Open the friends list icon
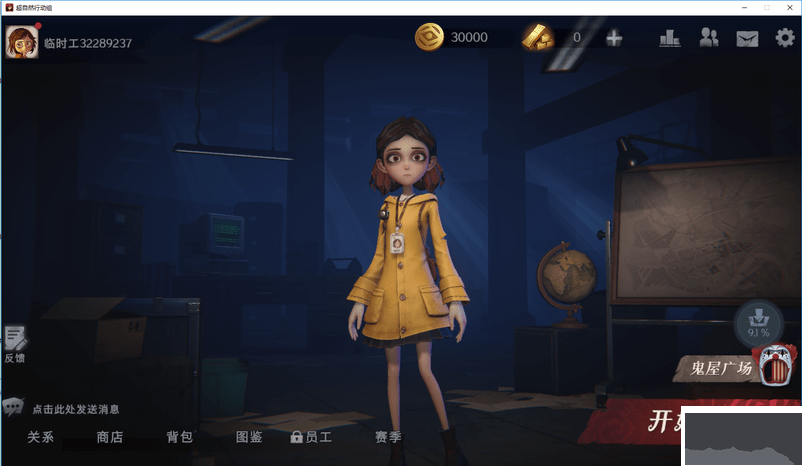The height and width of the screenshot is (466, 802). tap(709, 38)
